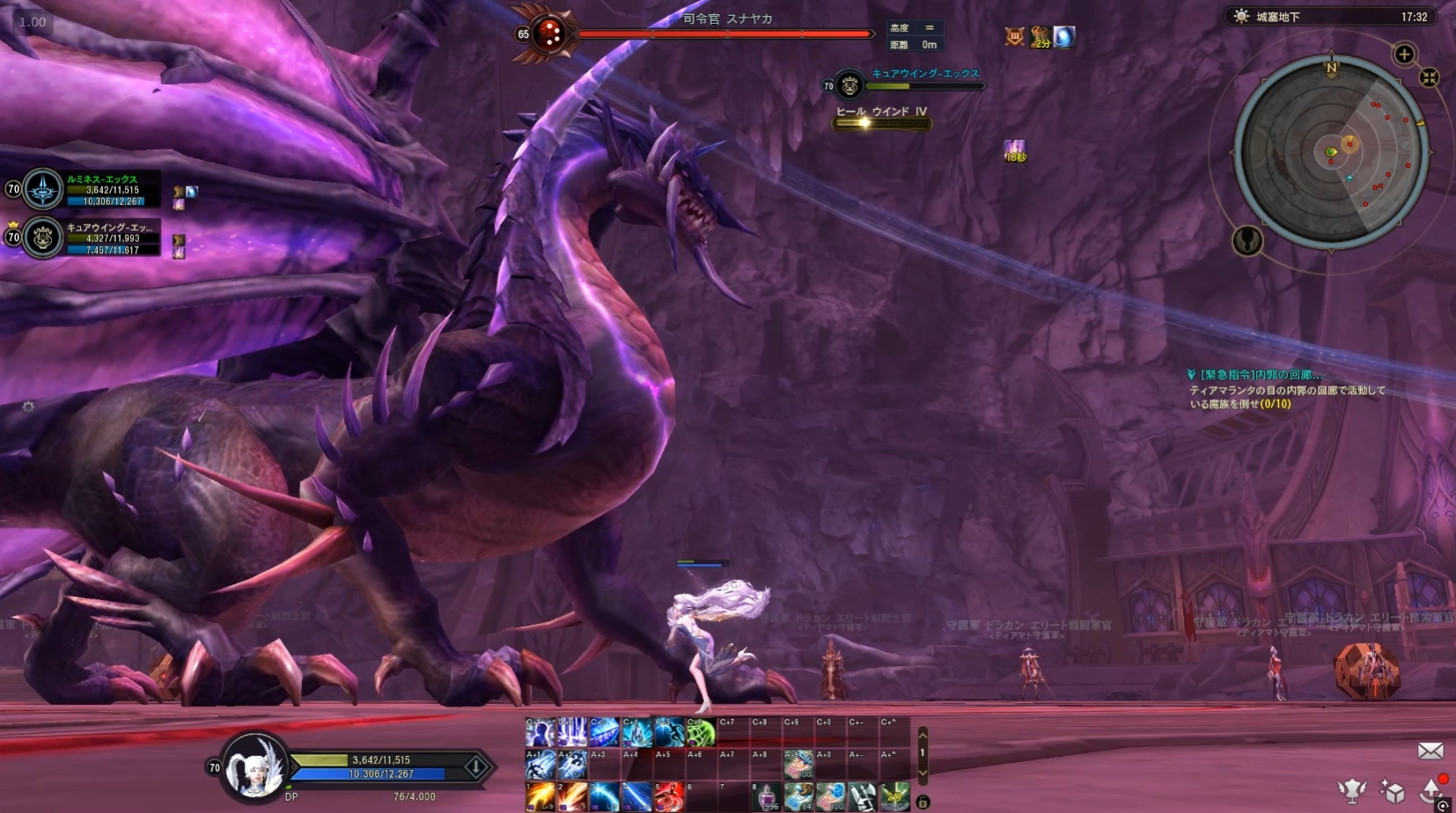
Task: Toggle the hotbar lock icon
Action: (923, 802)
